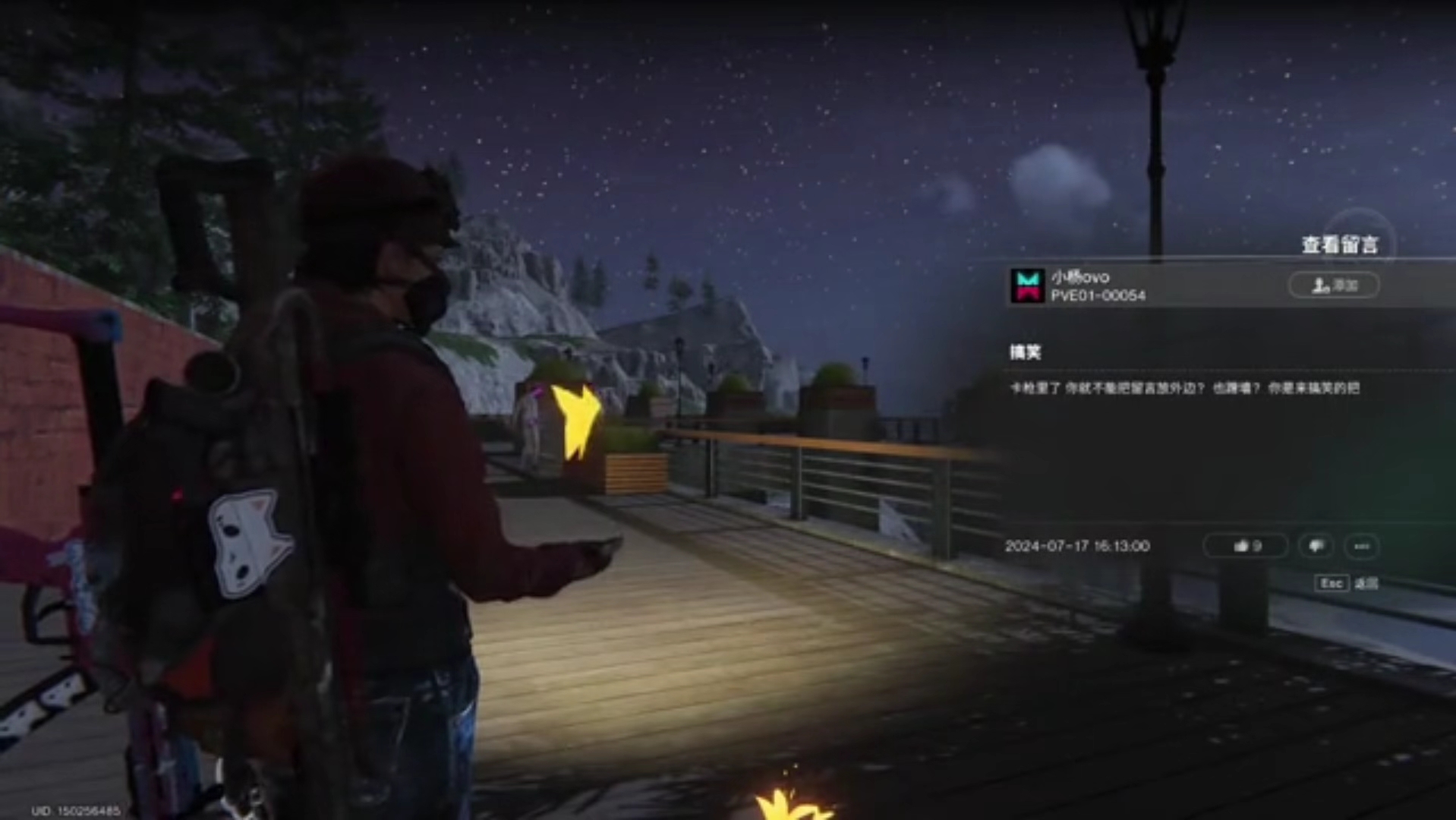Click the message author's avatar icon

click(1027, 285)
